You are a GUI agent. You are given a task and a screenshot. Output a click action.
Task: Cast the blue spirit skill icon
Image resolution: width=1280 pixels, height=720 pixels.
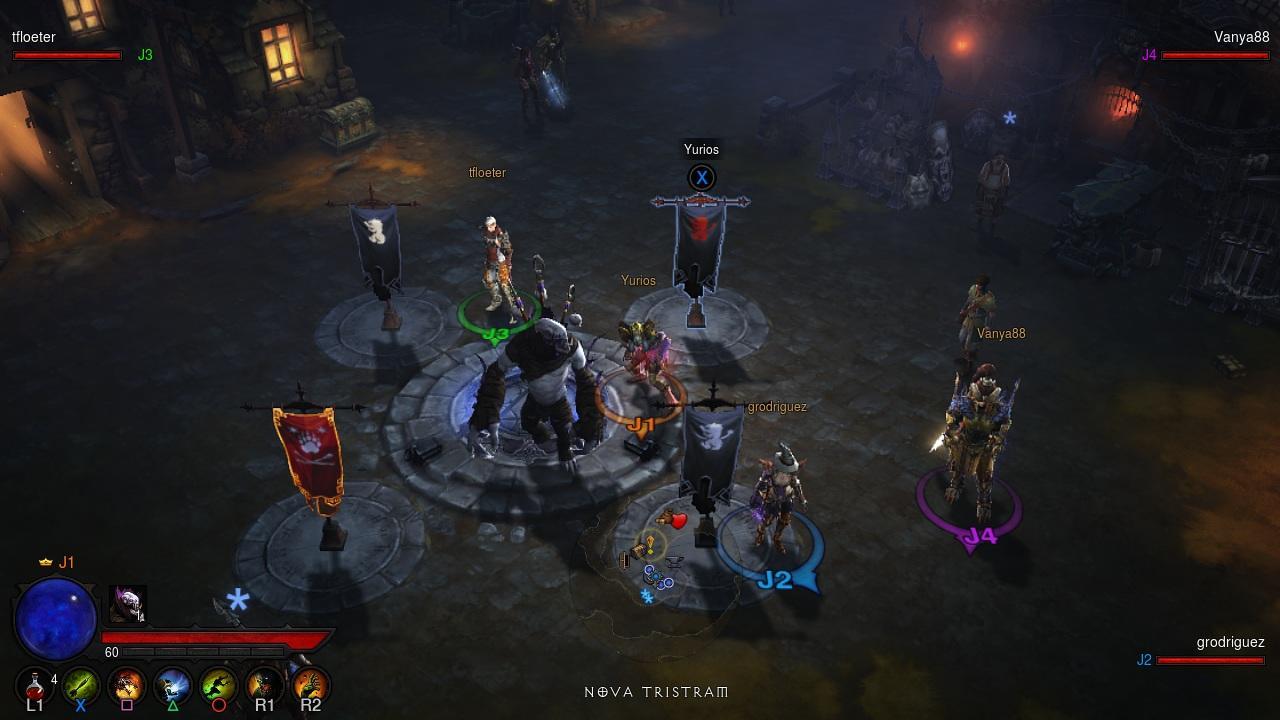(x=173, y=686)
